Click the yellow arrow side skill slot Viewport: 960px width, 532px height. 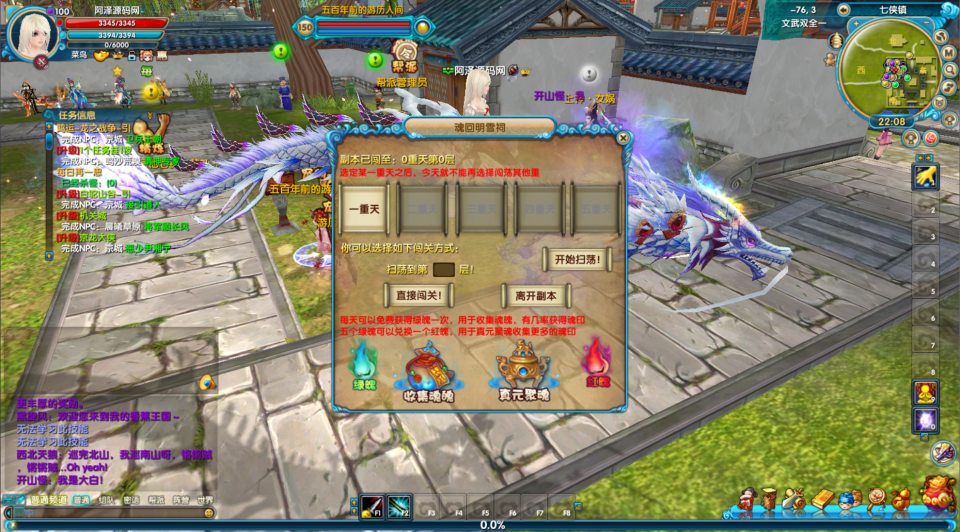[925, 177]
